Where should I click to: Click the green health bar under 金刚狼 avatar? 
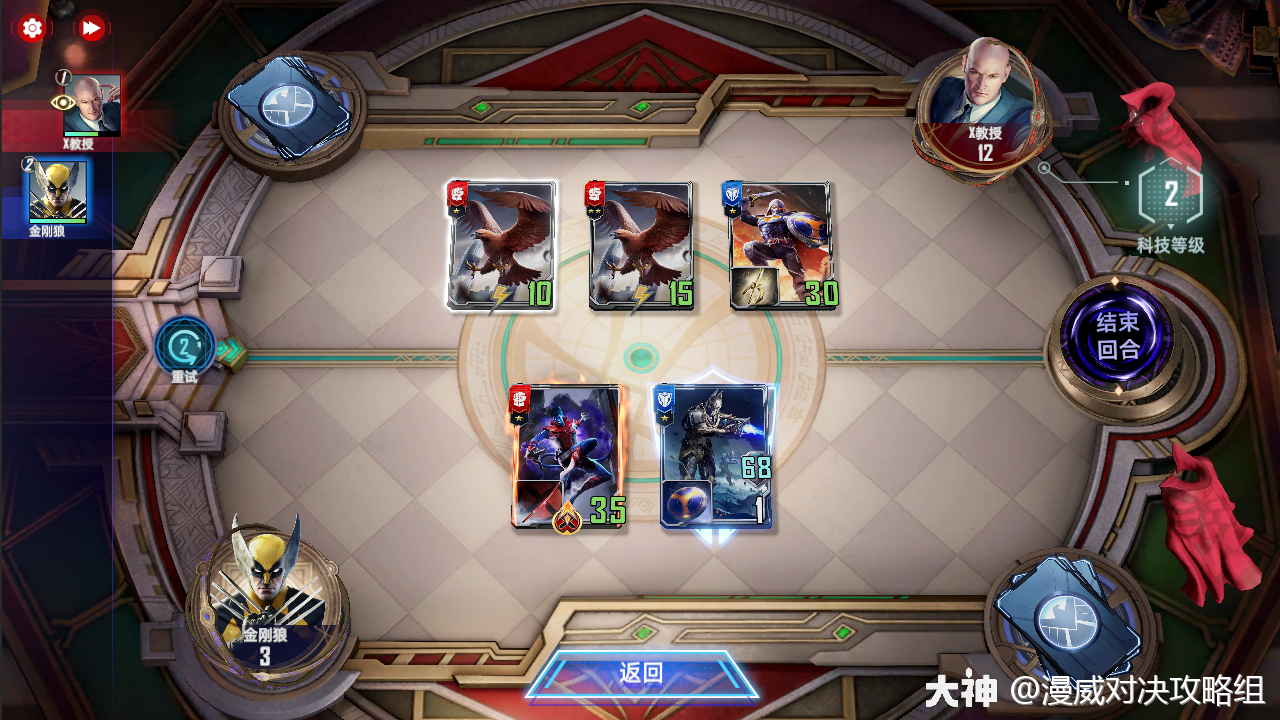[55, 219]
